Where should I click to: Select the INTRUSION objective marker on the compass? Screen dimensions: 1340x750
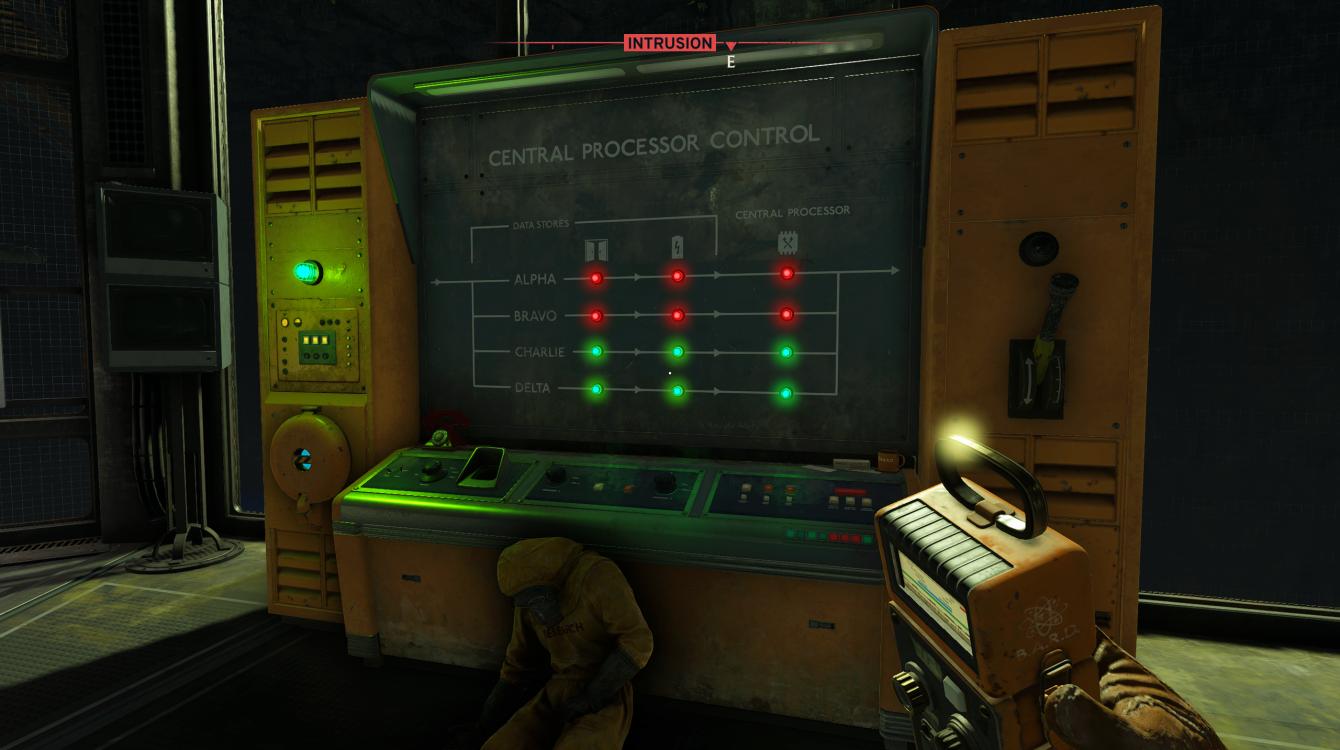tap(669, 43)
